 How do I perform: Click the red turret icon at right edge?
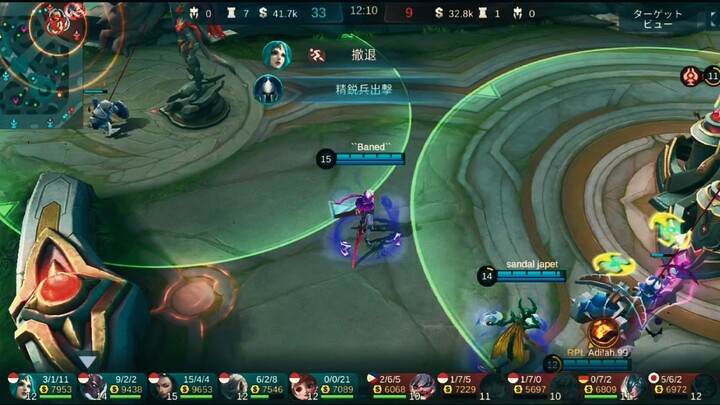point(691,75)
